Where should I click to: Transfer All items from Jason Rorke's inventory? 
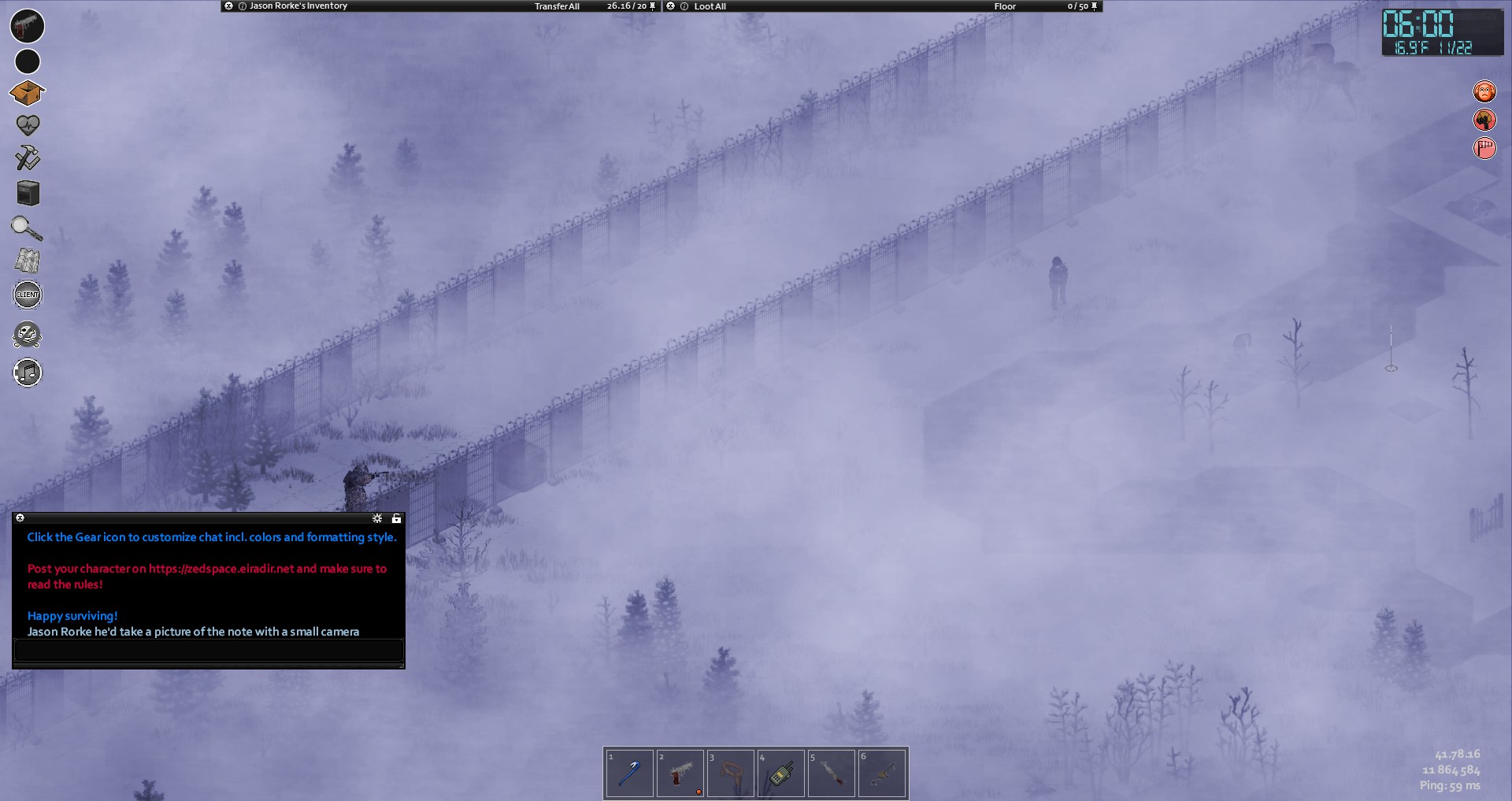click(557, 6)
